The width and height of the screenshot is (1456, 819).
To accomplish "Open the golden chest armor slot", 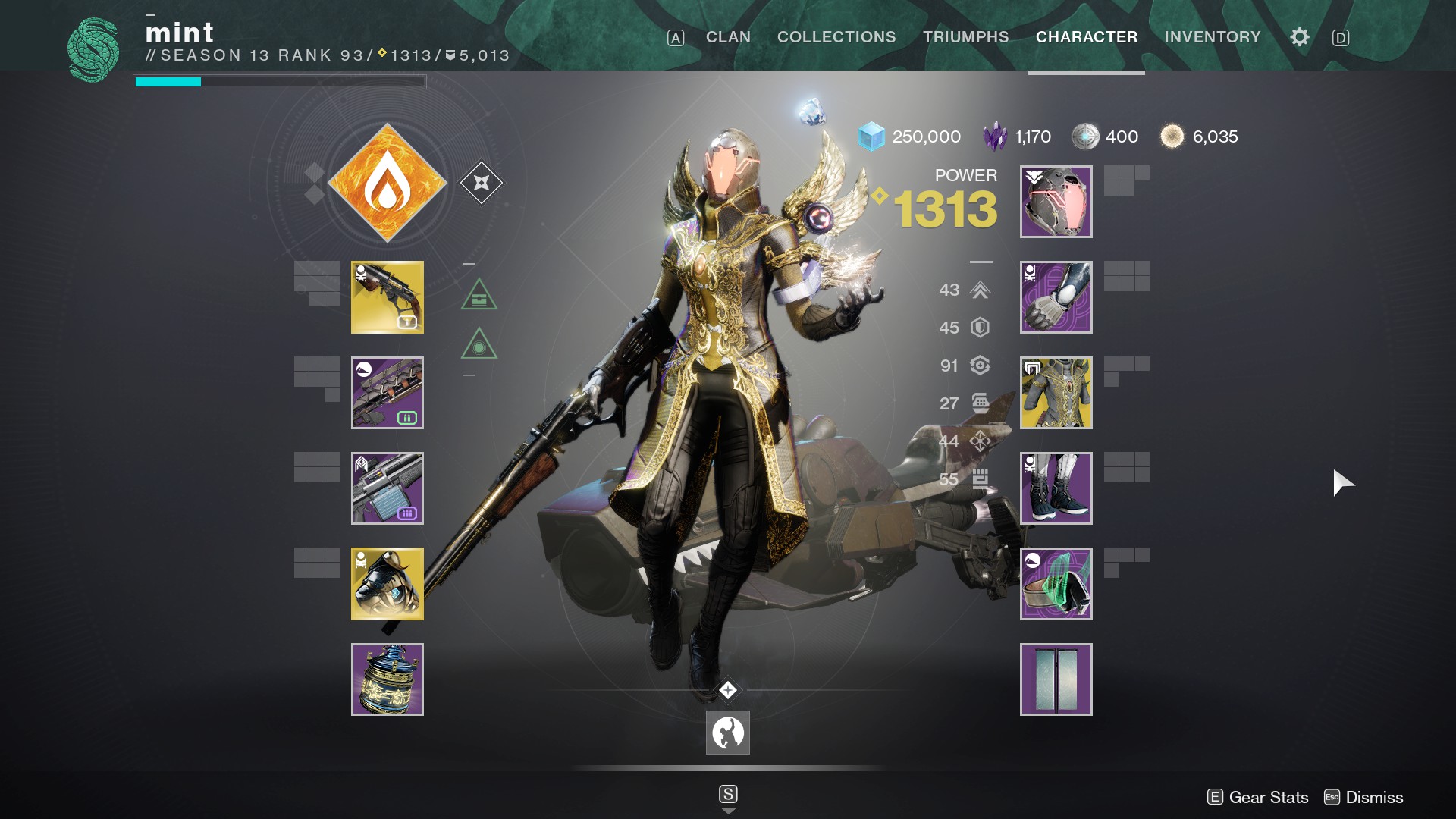I will pyautogui.click(x=1056, y=393).
